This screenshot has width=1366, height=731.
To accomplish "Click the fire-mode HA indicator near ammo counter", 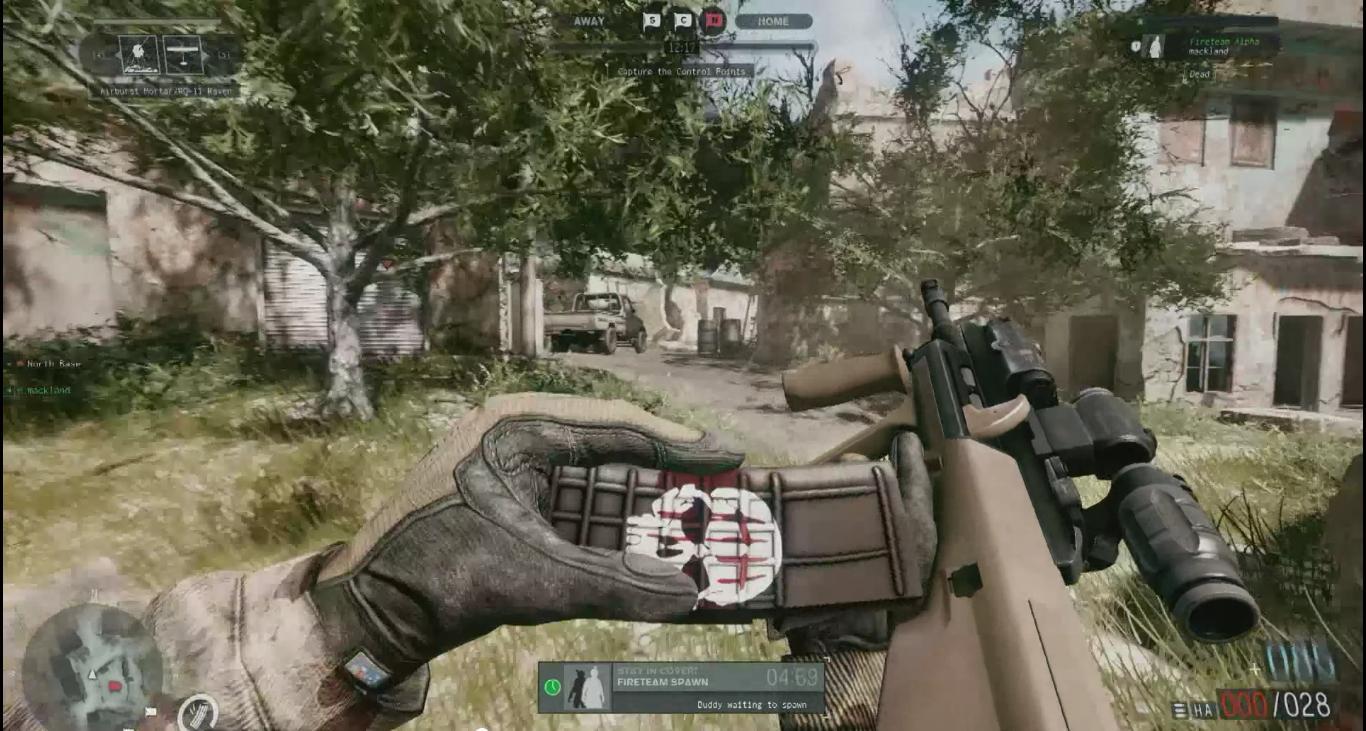I will point(1203,709).
